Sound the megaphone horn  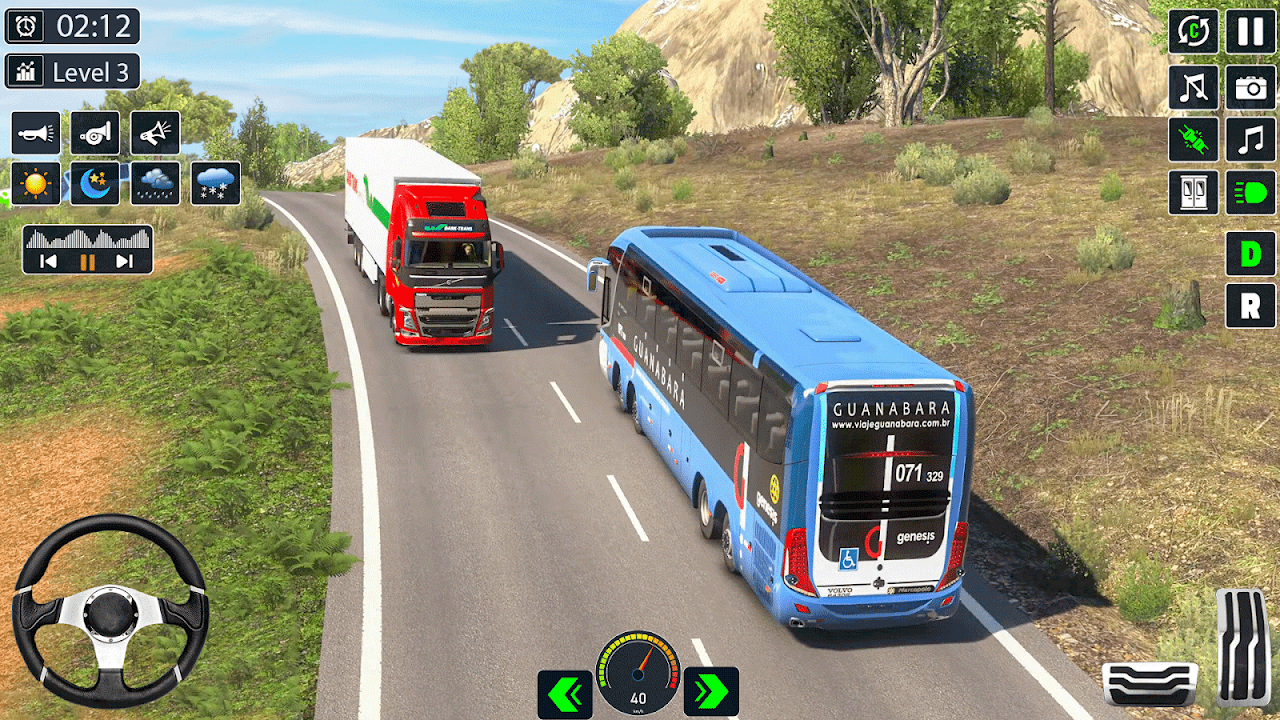[x=155, y=133]
